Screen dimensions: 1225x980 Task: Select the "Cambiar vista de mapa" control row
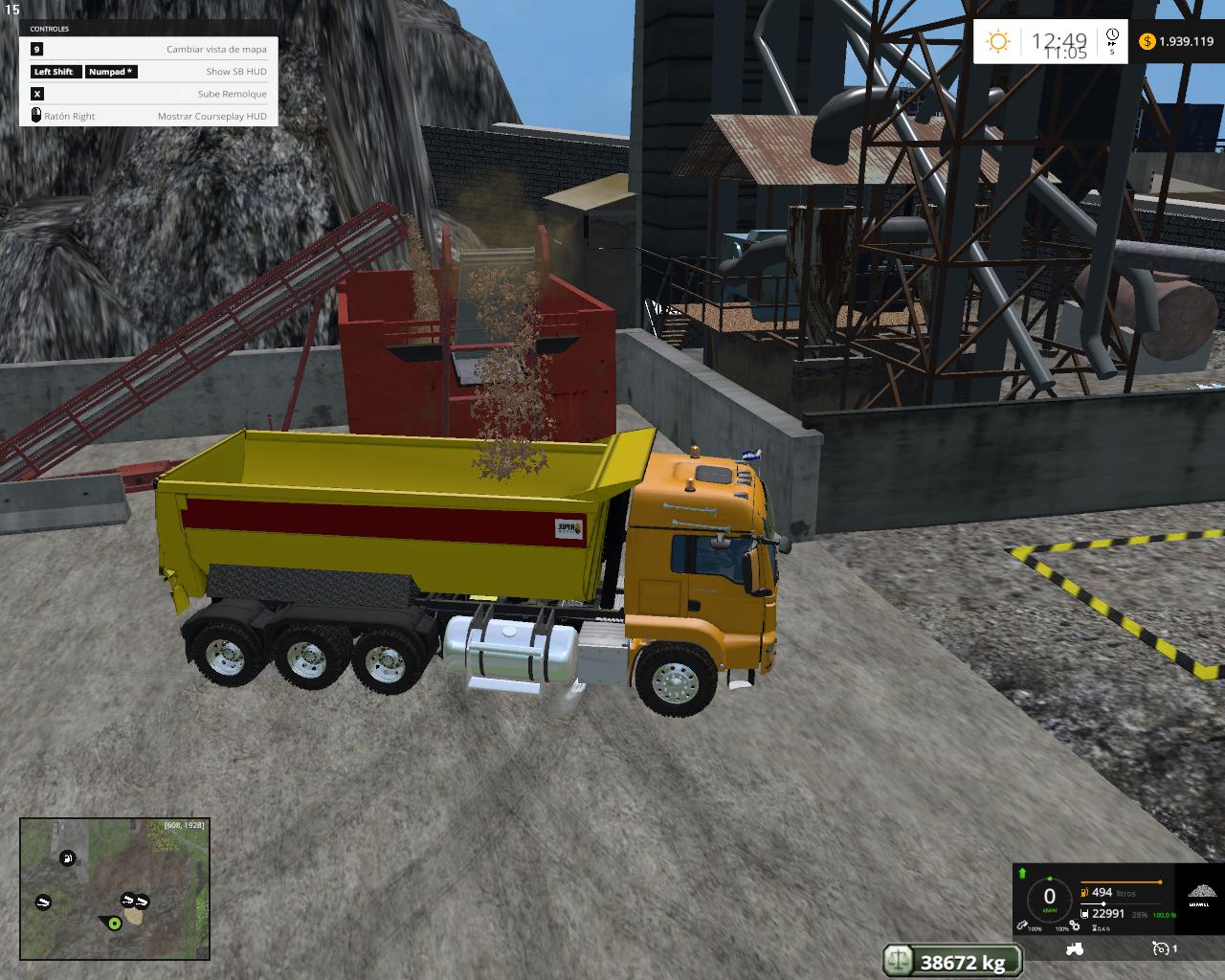[149, 49]
